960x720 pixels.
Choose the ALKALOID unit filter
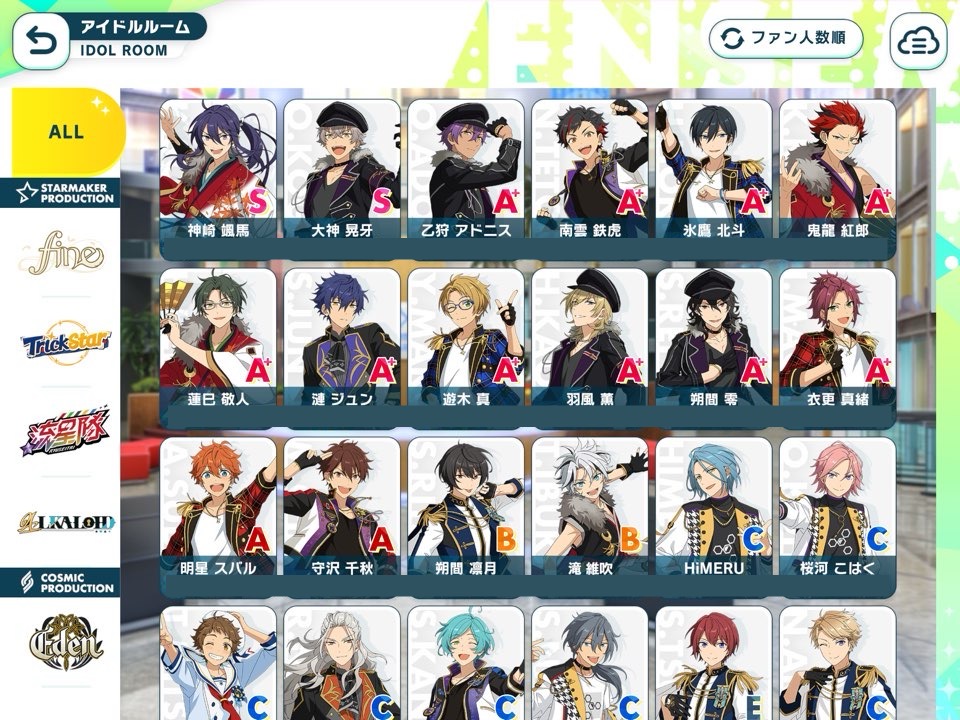pos(67,522)
